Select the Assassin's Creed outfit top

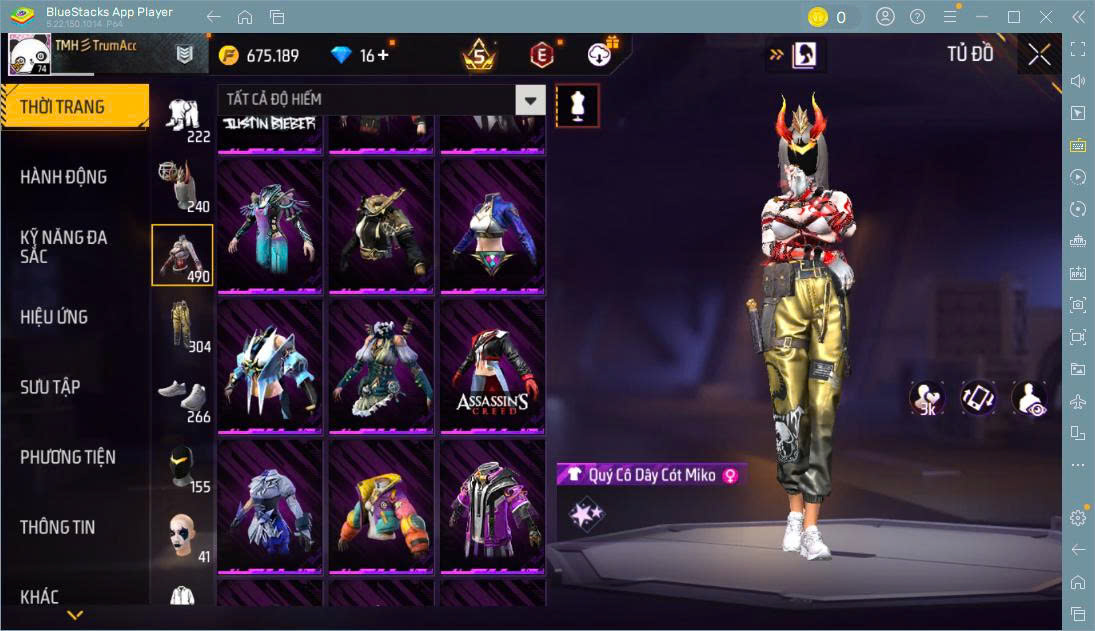pos(491,366)
